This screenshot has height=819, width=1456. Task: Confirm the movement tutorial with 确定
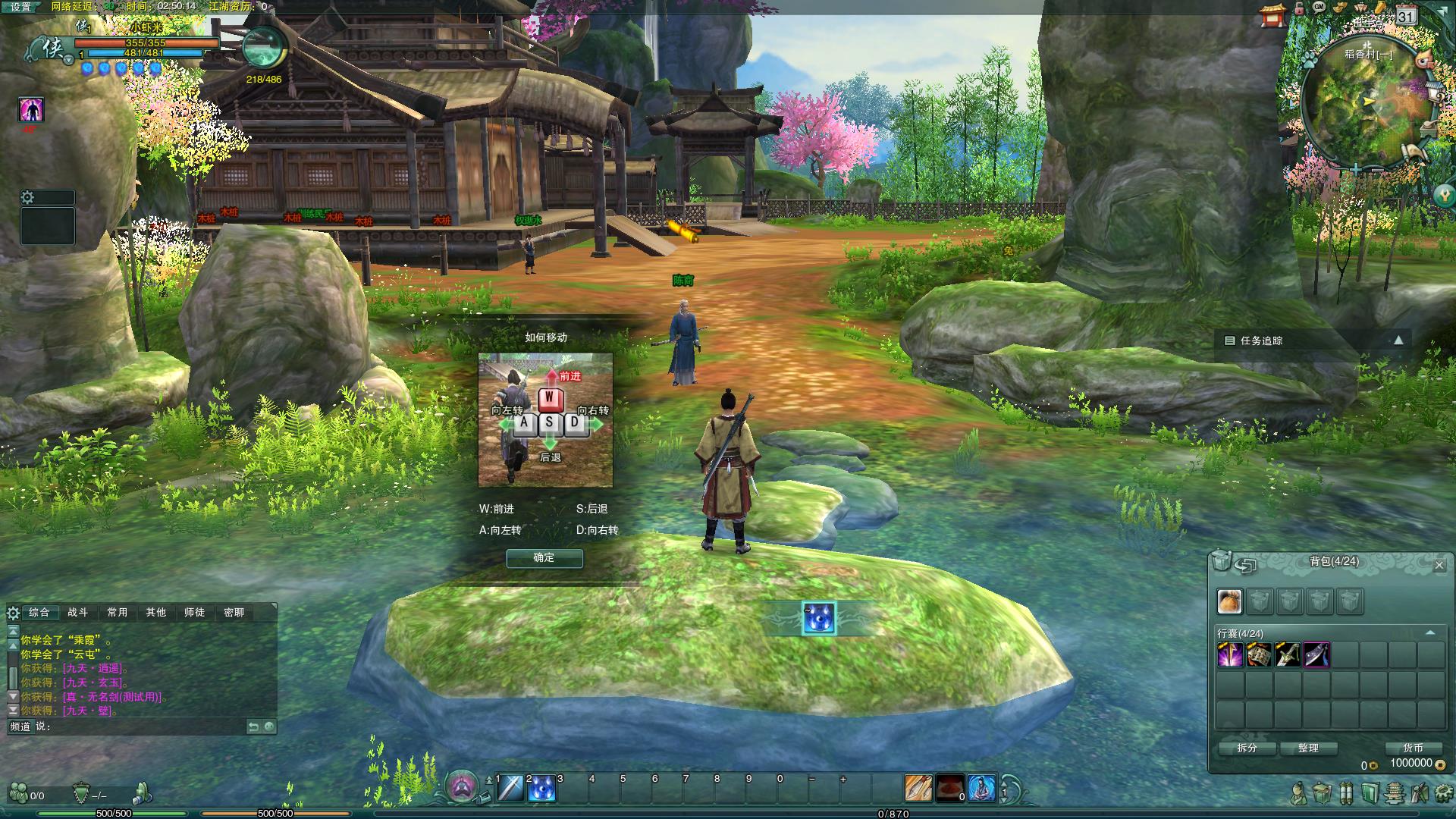(x=544, y=558)
